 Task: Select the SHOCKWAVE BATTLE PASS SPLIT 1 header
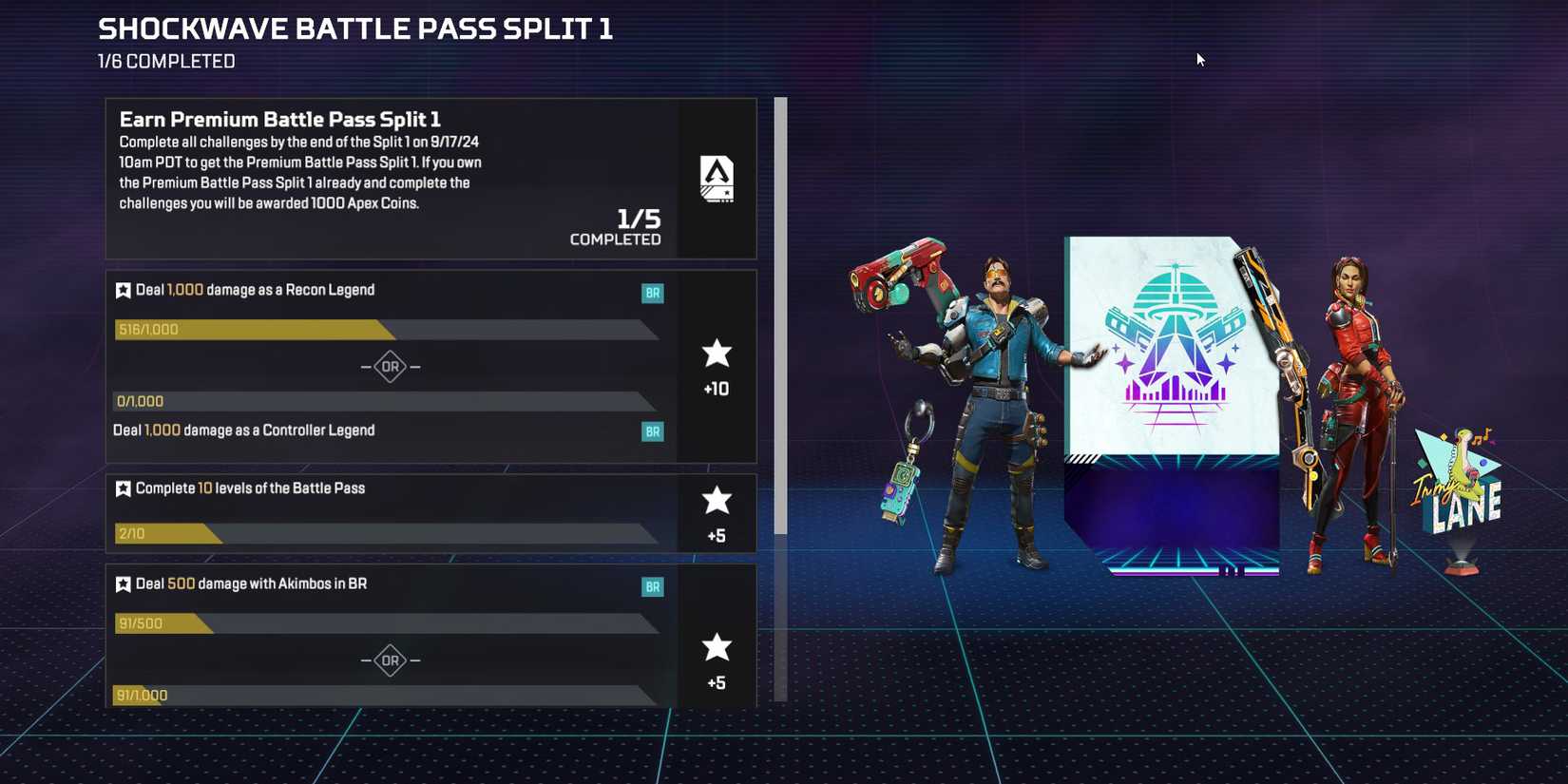[354, 29]
